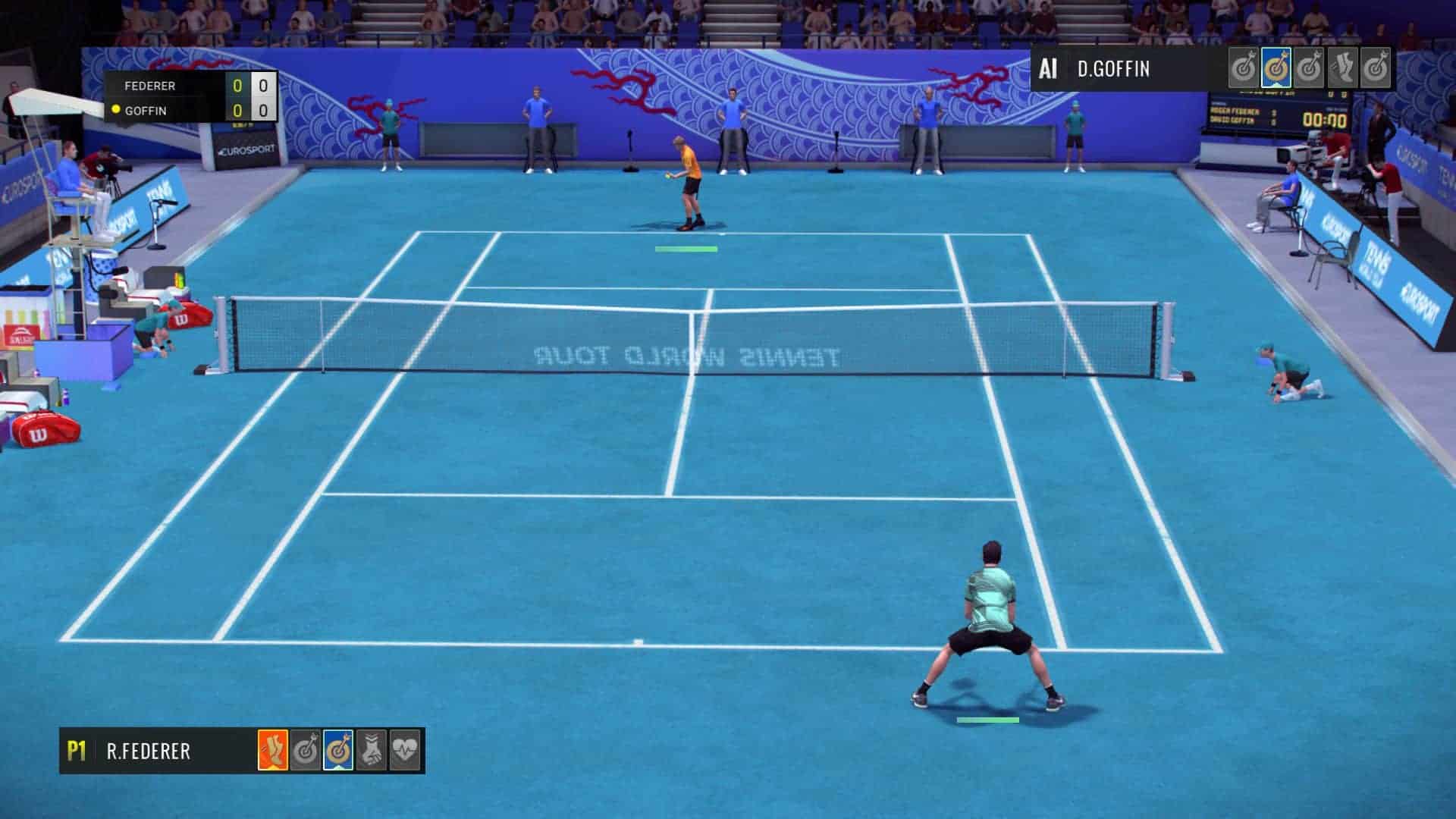Activate R.Federer's highlighted blue target skill card
Image resolution: width=1456 pixels, height=819 pixels.
click(x=338, y=751)
